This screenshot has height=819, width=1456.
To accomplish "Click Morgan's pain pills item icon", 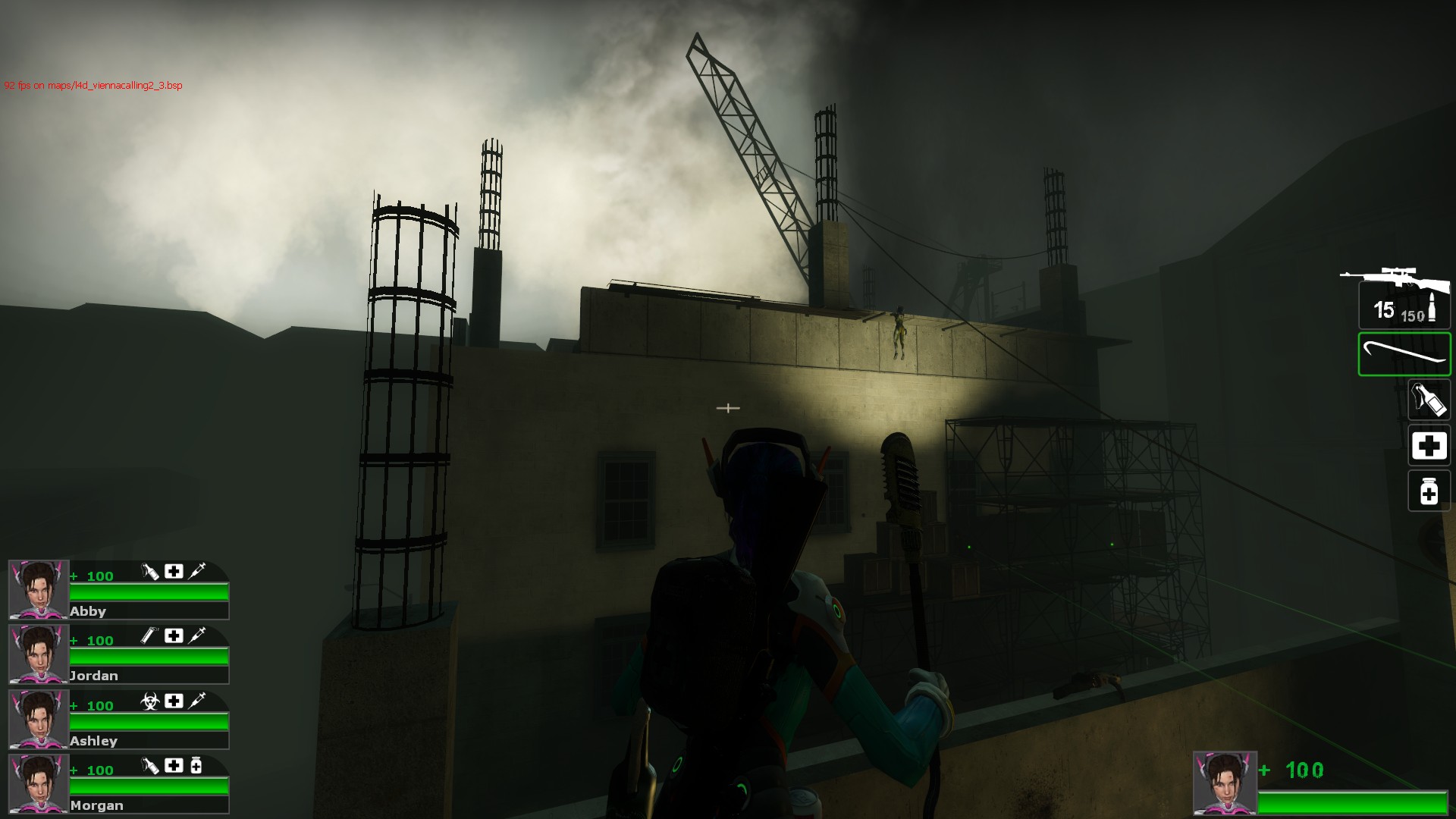I will (x=196, y=766).
